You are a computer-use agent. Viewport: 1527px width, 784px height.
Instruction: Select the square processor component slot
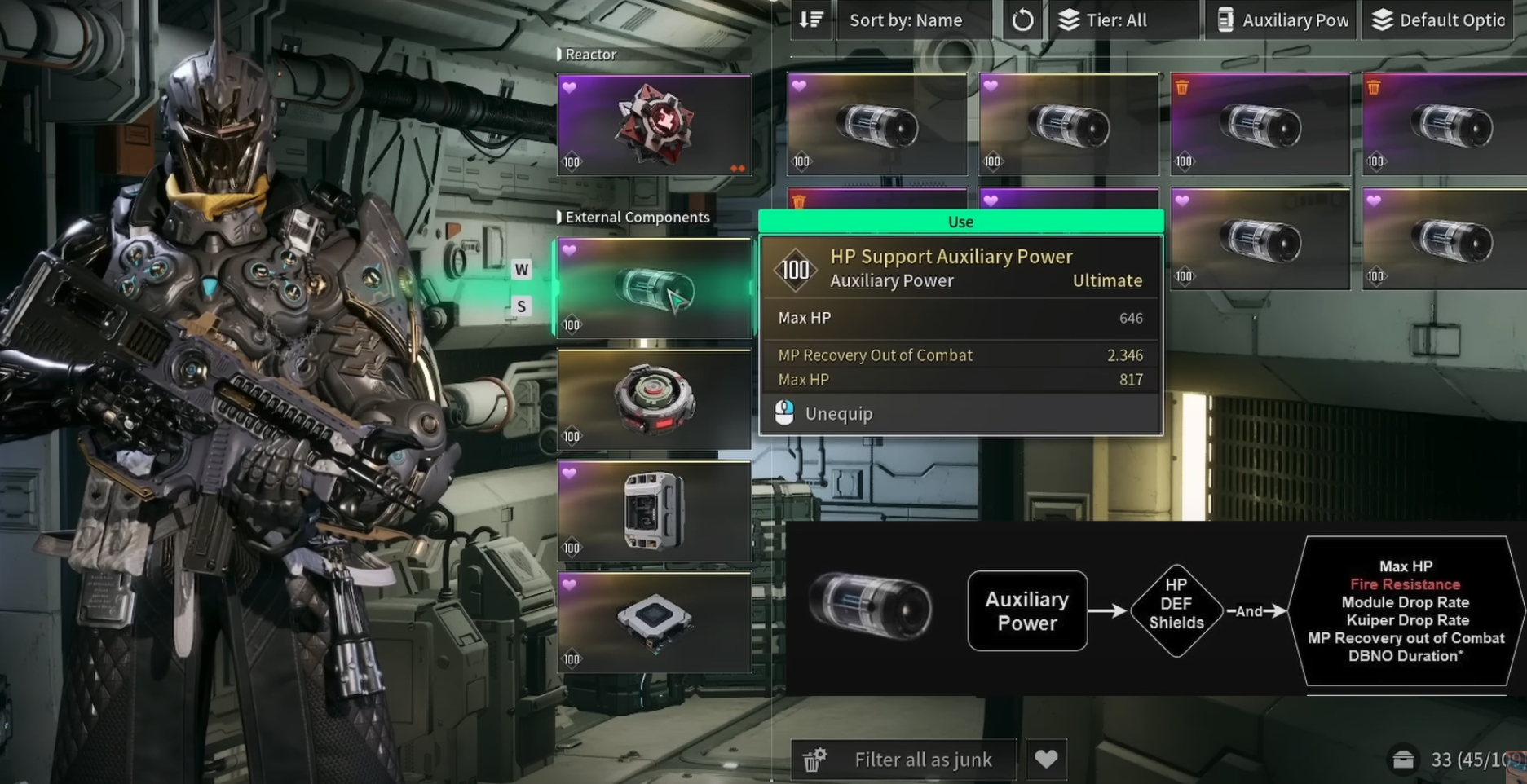pyautogui.click(x=654, y=623)
